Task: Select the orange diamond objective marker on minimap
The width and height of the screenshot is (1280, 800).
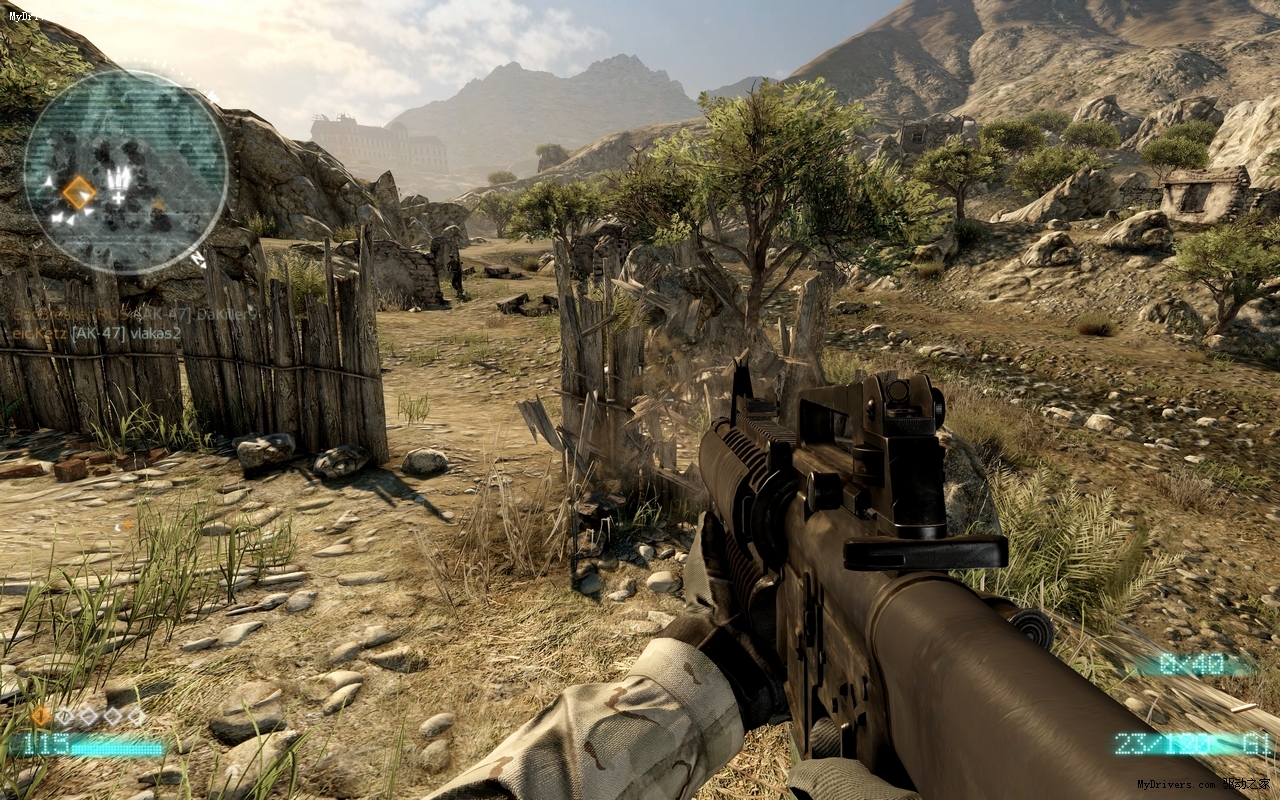Action: [x=79, y=192]
